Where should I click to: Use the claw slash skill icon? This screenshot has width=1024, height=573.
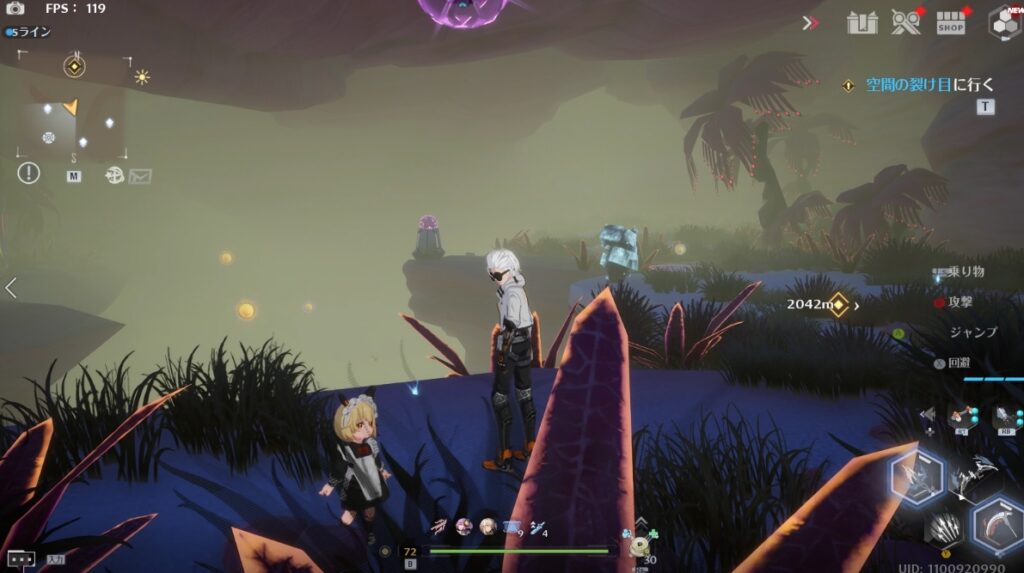[x=945, y=527]
